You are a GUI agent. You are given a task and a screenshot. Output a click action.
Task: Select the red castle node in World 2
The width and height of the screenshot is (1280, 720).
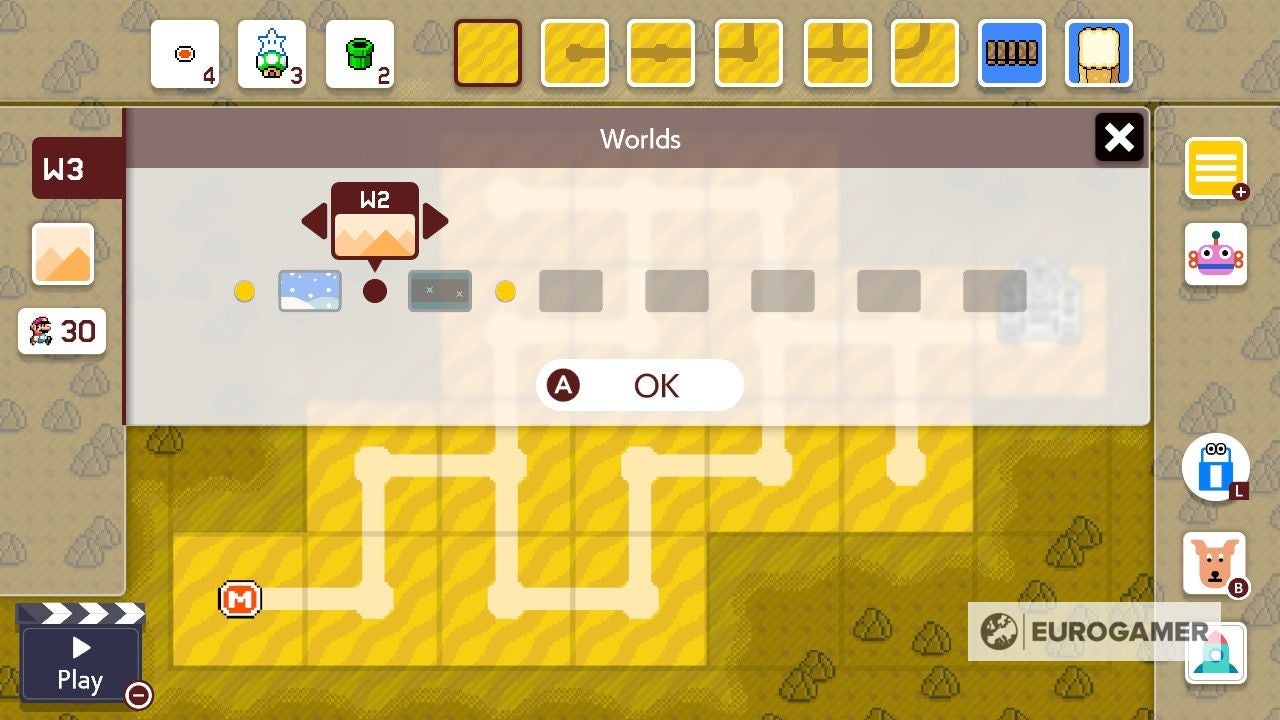coord(375,290)
